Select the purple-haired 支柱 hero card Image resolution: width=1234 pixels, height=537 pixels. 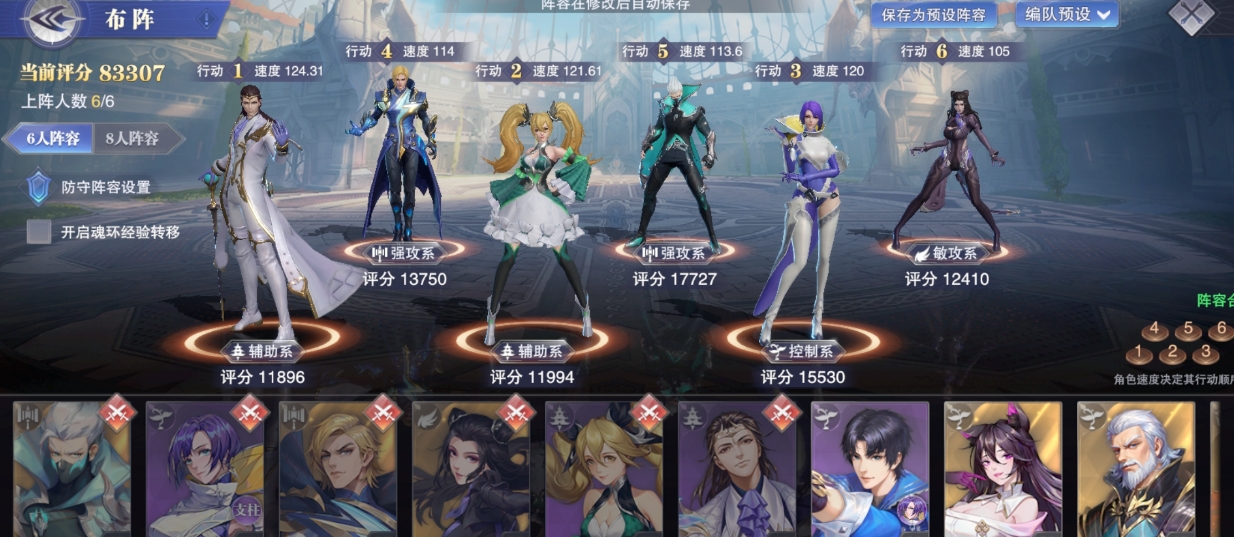point(205,469)
